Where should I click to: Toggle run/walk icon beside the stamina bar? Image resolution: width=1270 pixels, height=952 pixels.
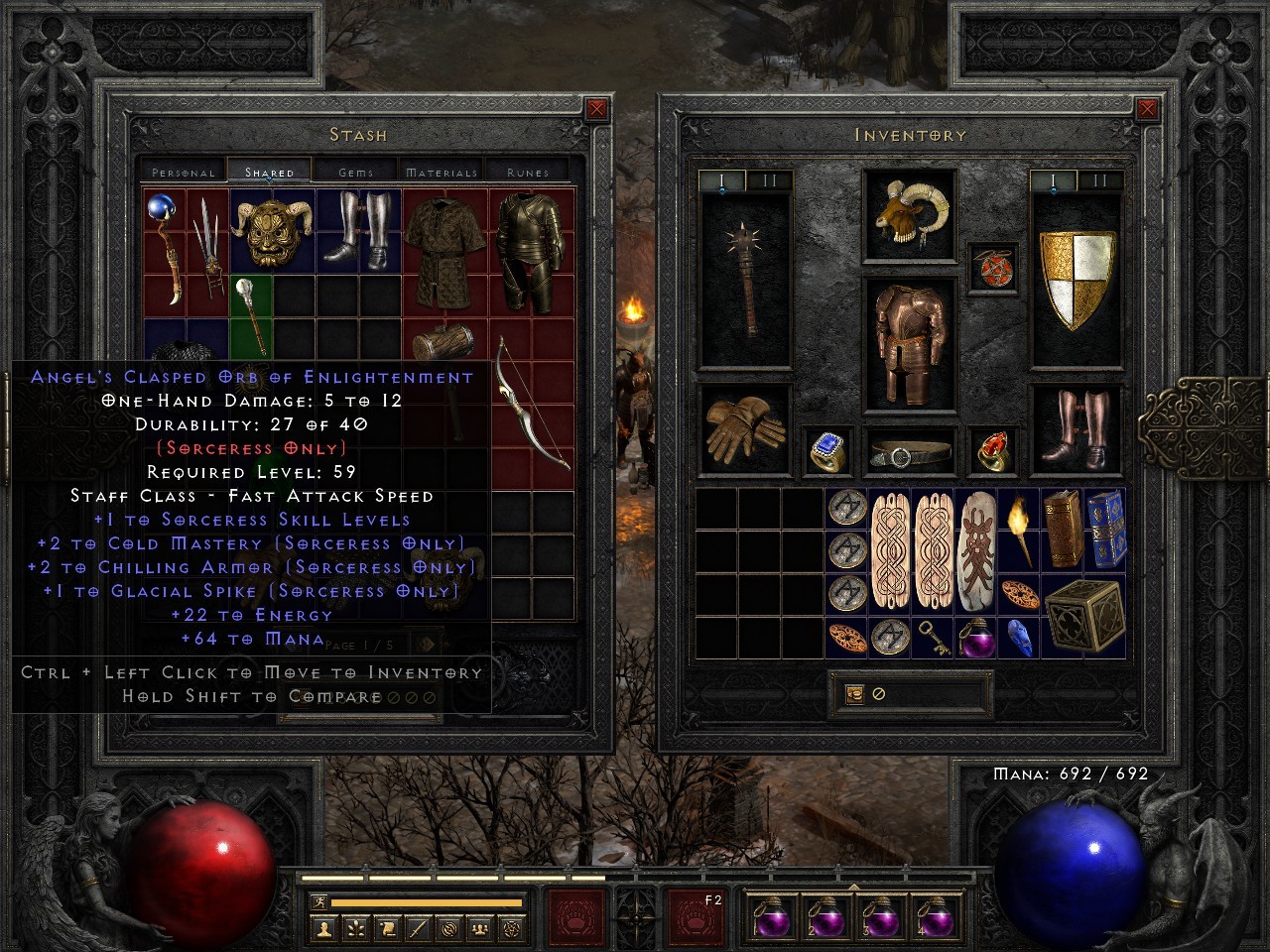click(318, 901)
